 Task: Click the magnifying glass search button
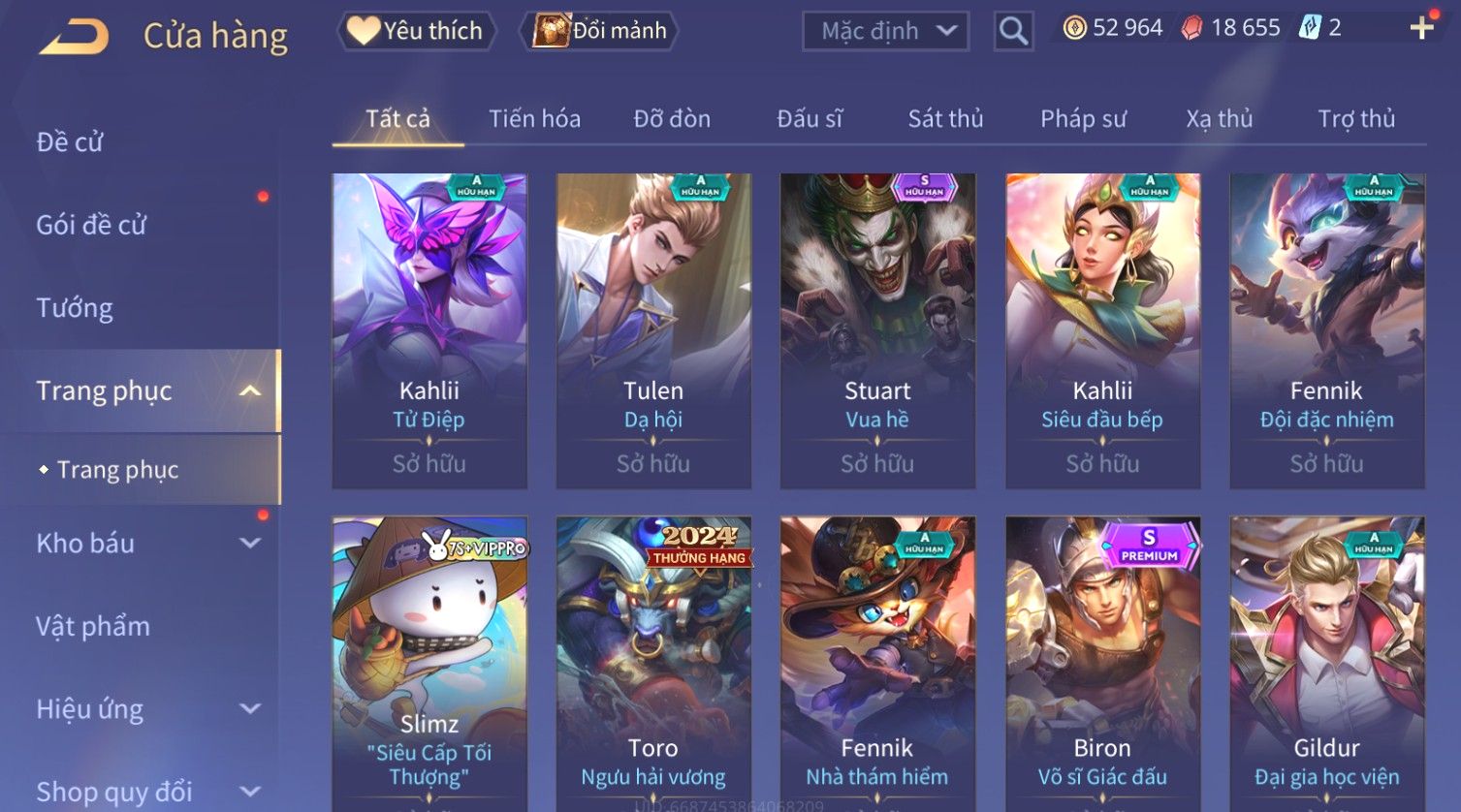point(1013,31)
